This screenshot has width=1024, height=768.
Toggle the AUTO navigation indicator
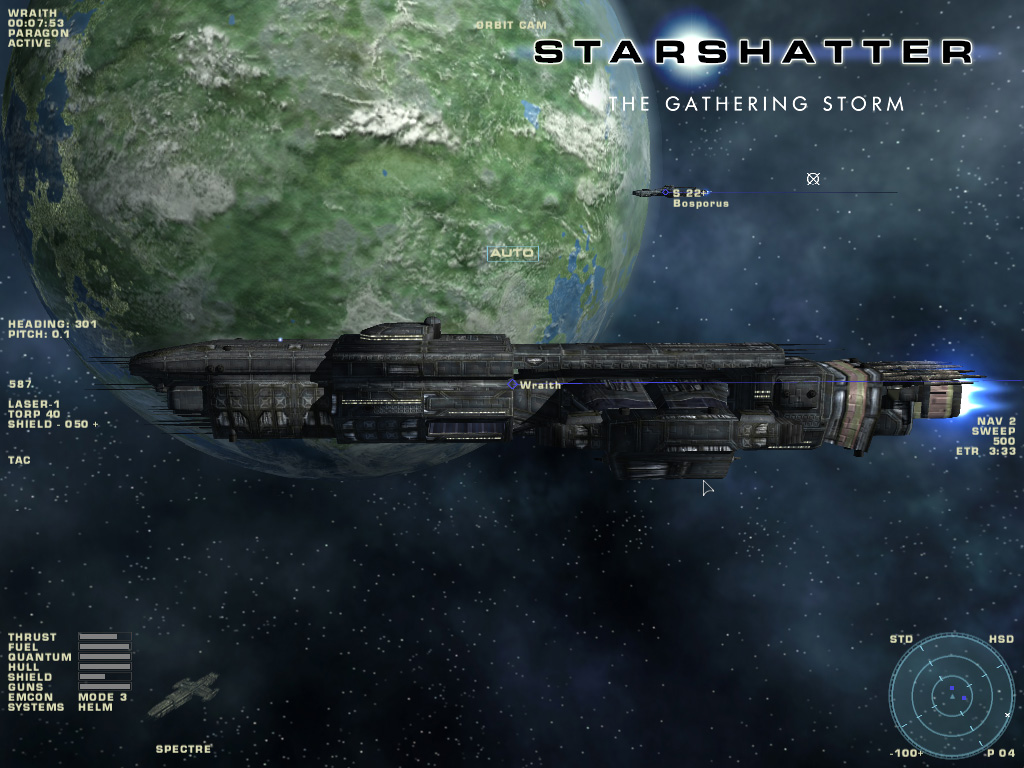pos(512,254)
